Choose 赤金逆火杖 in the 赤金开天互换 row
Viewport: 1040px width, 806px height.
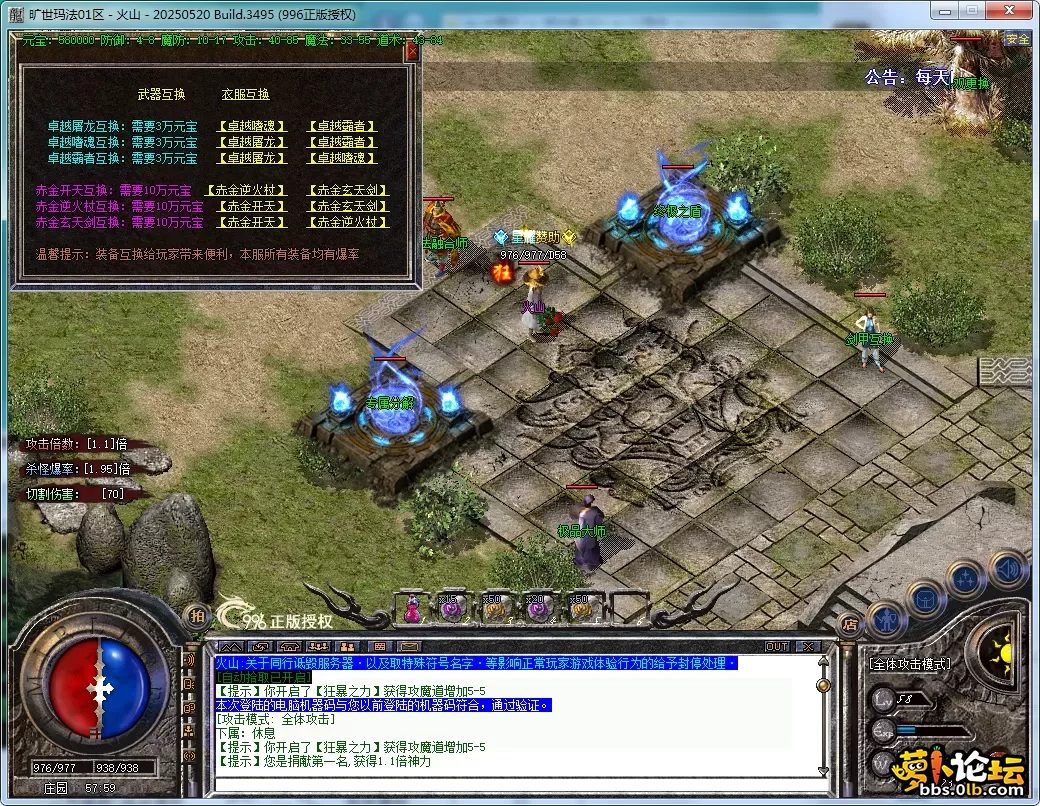(245, 191)
